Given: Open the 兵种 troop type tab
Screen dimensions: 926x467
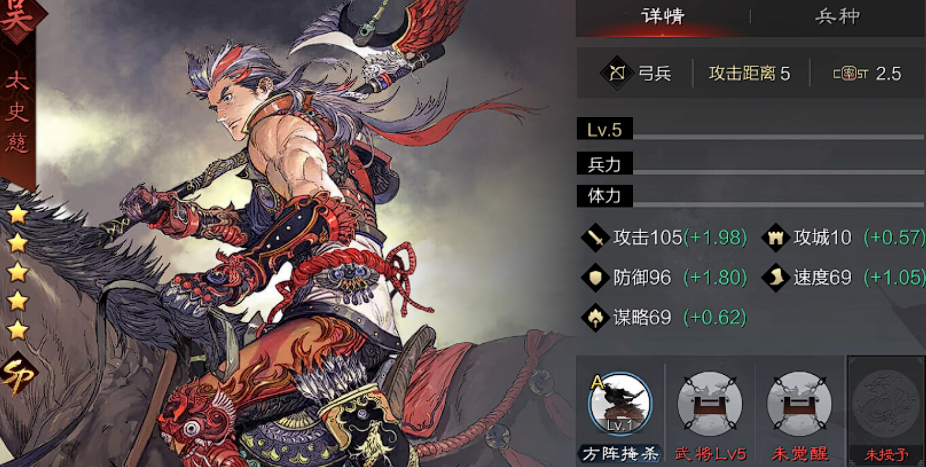Looking at the screenshot, I should point(838,16).
